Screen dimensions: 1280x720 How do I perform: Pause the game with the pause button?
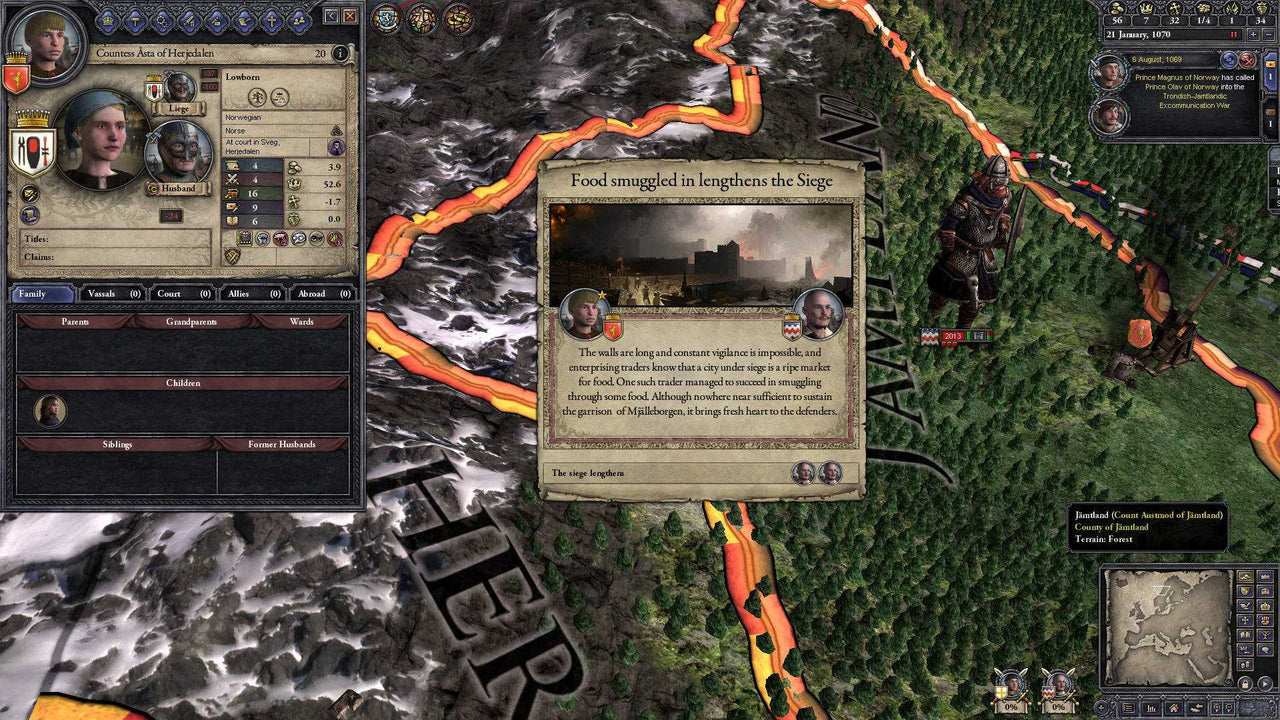[1234, 34]
